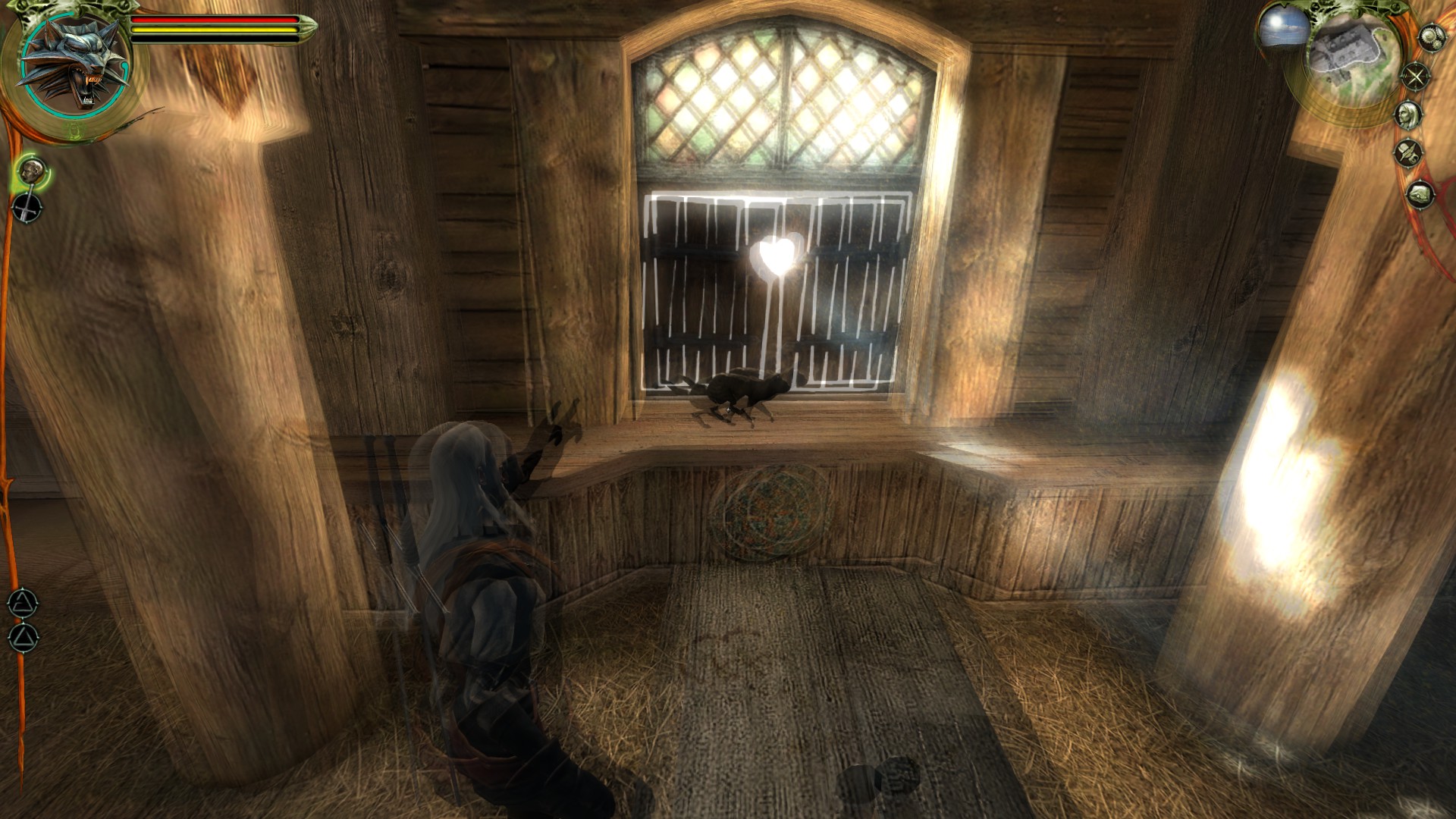Screen dimensions: 1456x819
Task: Click the red vitality bar
Action: click(x=213, y=20)
